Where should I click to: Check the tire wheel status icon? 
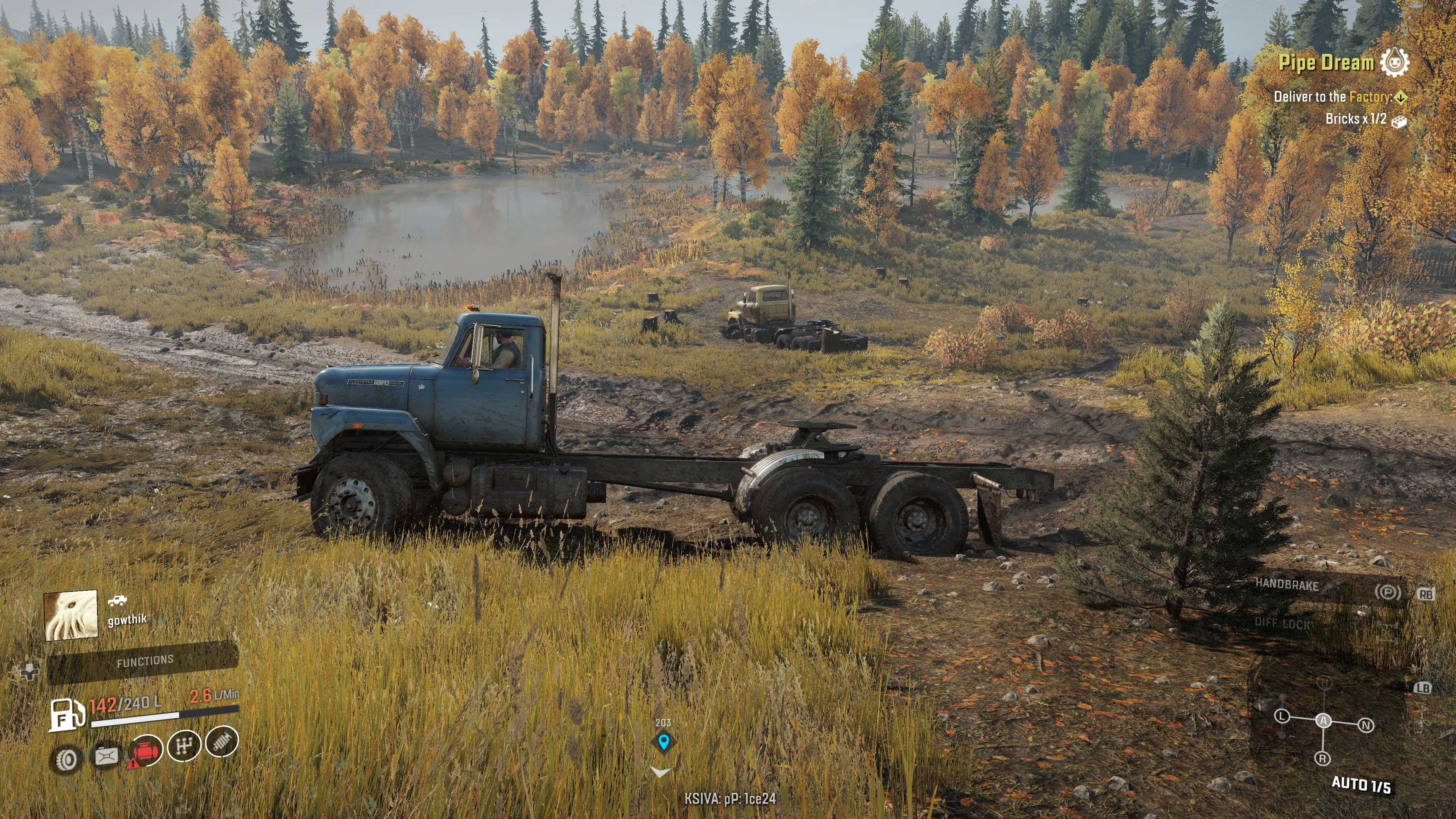tap(67, 759)
